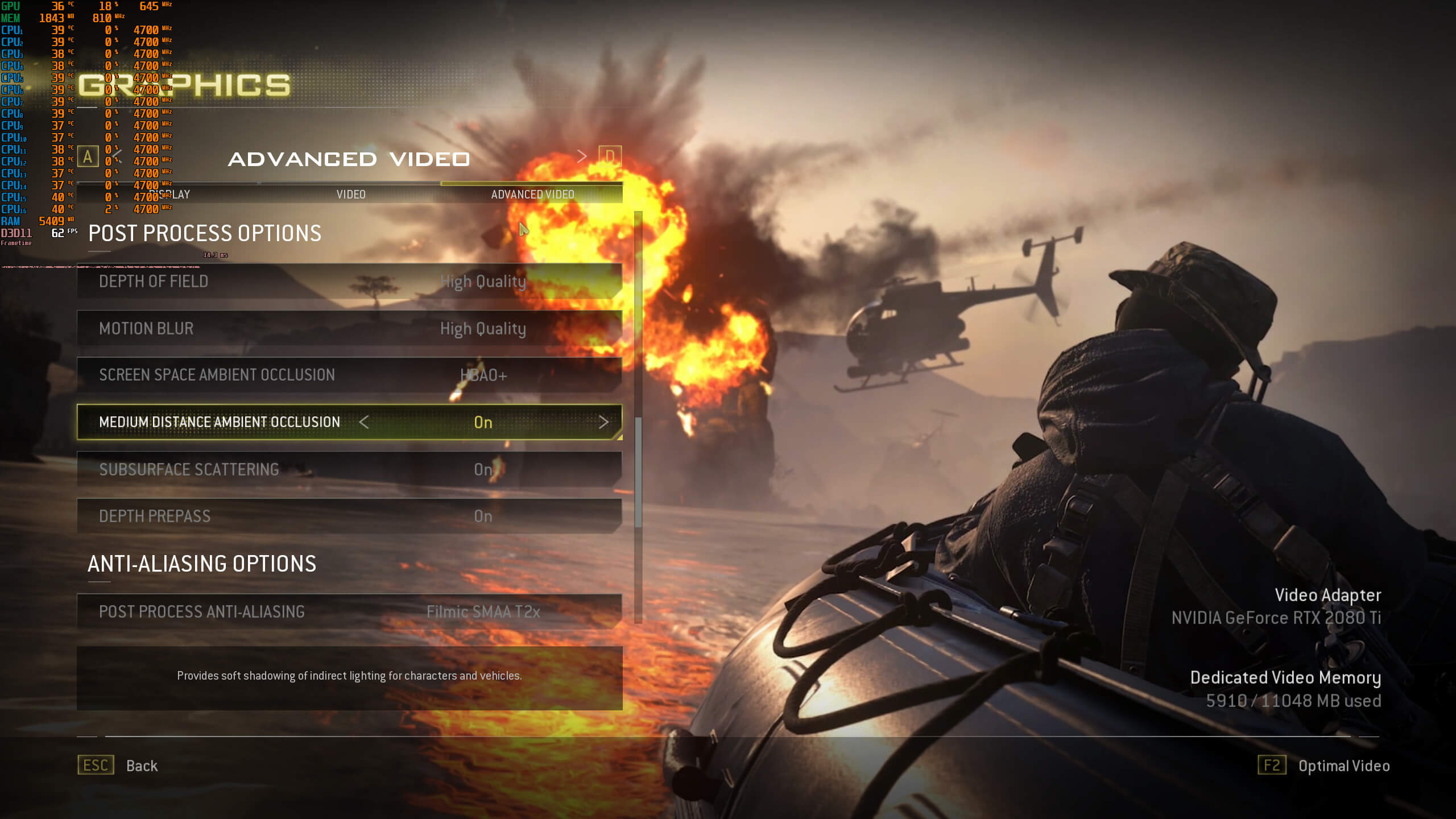Switch to the Video tab
Viewport: 1456px width, 819px height.
click(350, 195)
